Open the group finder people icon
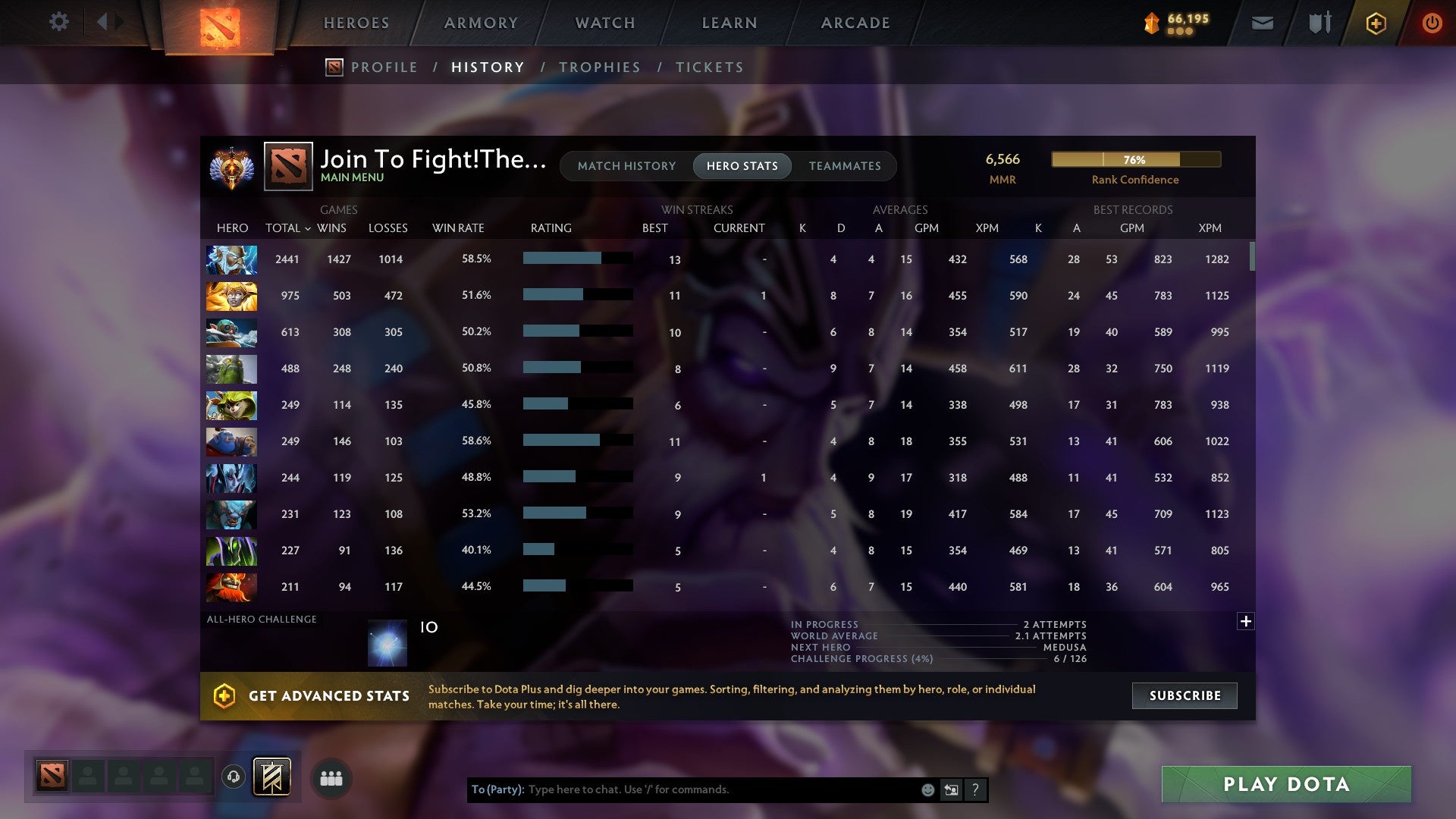Image resolution: width=1456 pixels, height=819 pixels. pyautogui.click(x=331, y=777)
